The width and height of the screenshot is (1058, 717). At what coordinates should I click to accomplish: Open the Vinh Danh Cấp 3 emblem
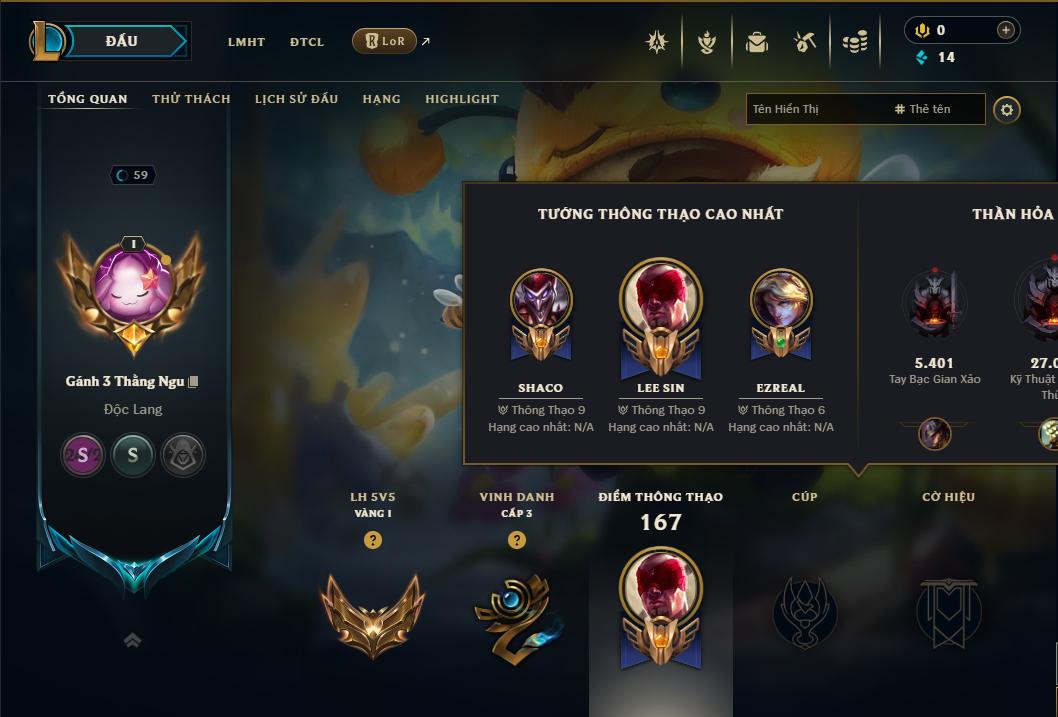(516, 611)
